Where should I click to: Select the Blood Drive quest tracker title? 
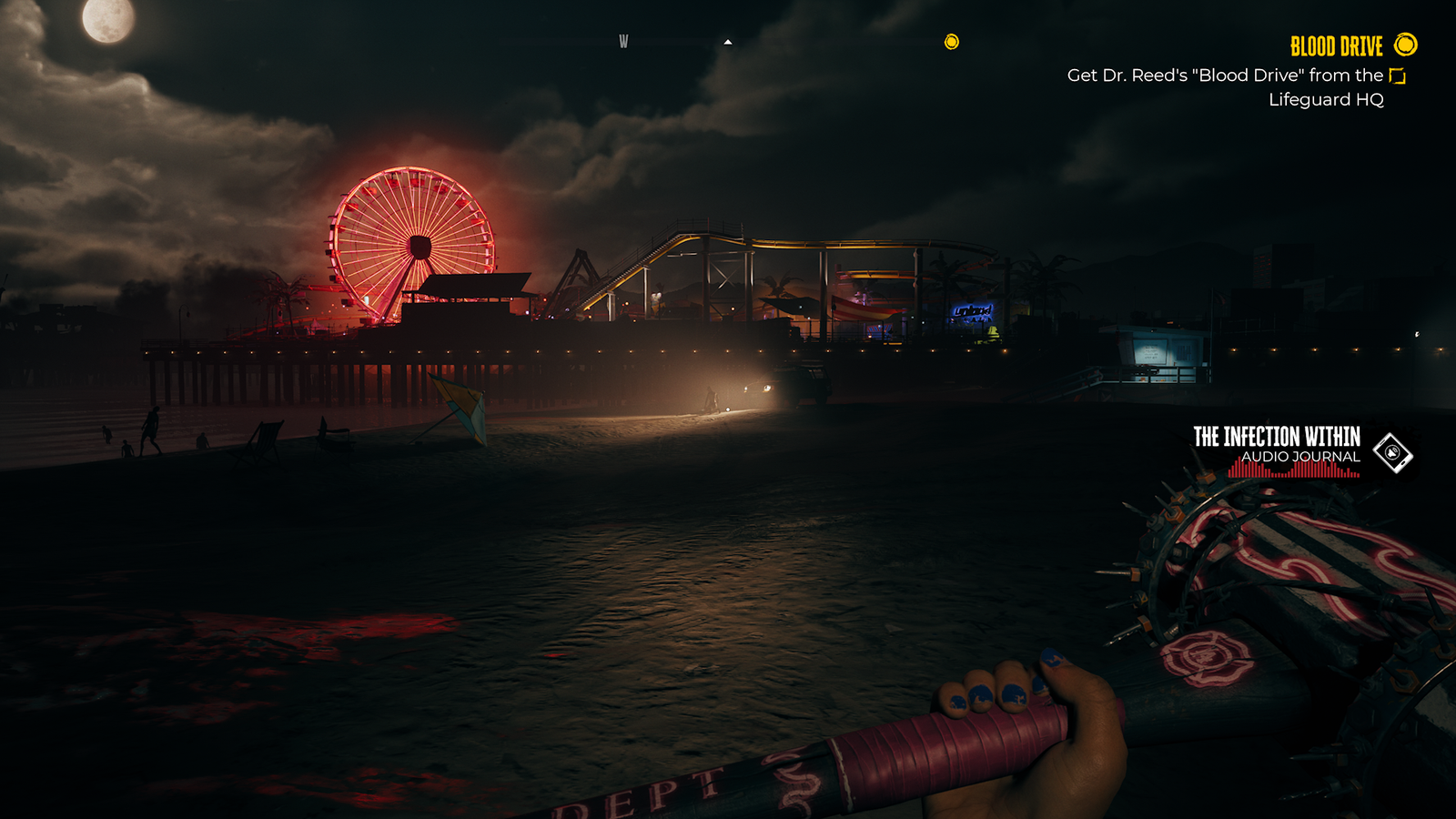[x=1336, y=45]
